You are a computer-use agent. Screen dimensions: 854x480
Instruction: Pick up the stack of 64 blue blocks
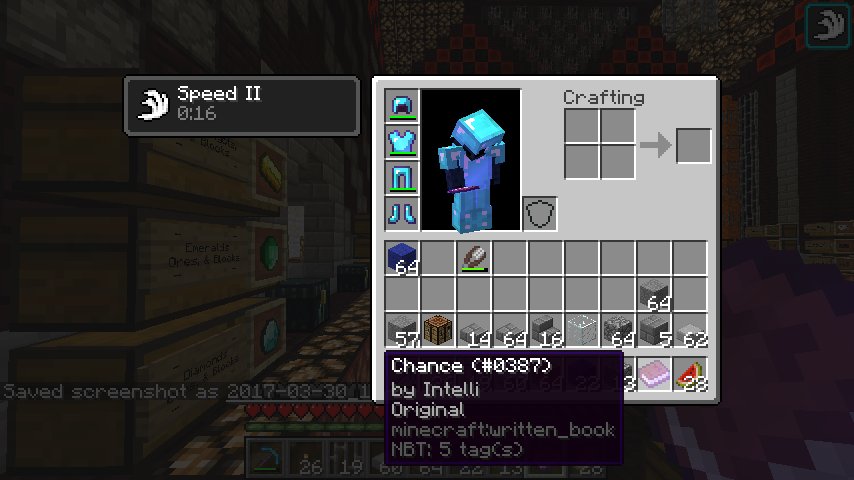point(402,259)
